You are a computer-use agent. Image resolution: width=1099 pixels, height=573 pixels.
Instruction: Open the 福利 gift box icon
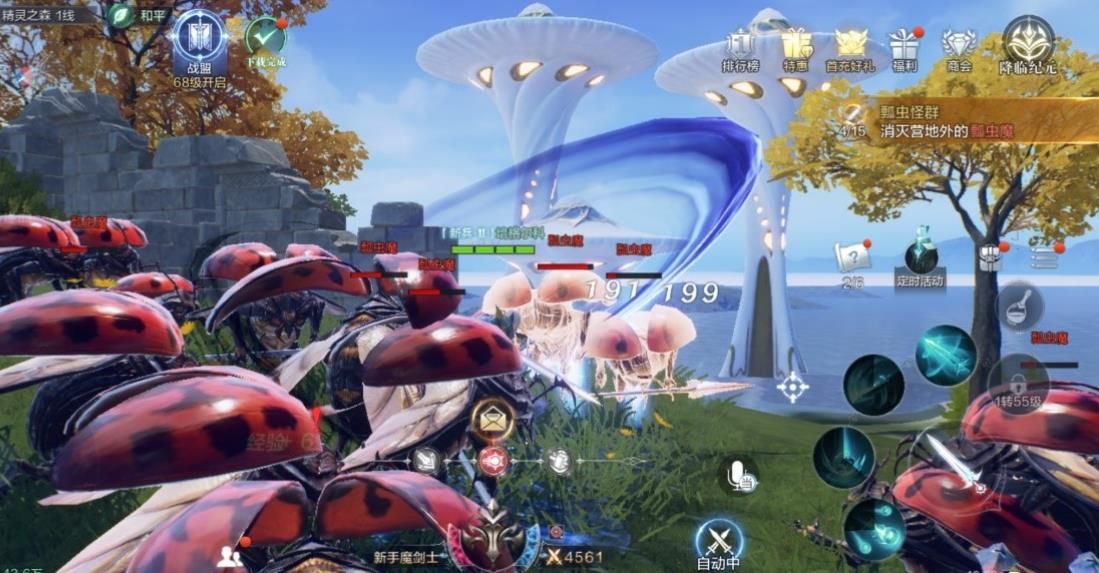tap(905, 47)
